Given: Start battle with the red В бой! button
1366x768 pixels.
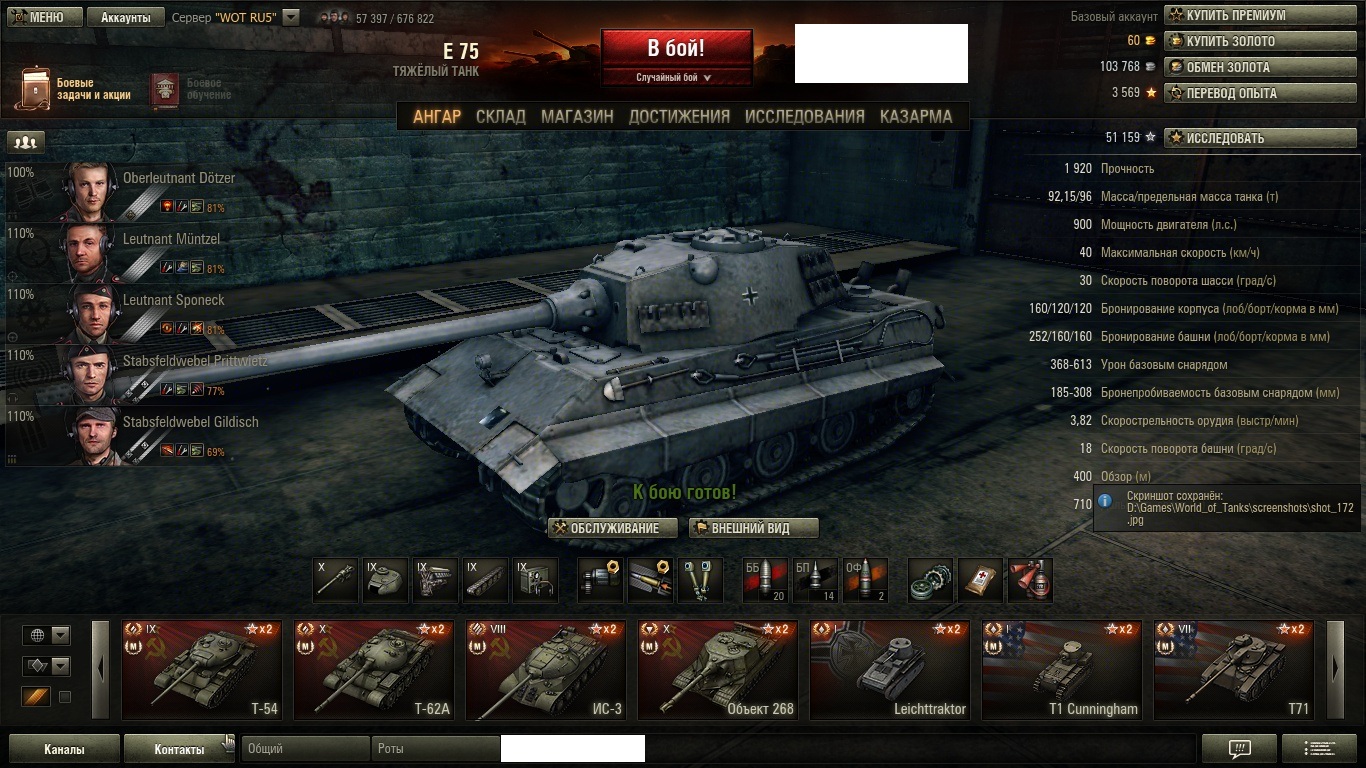Looking at the screenshot, I should (x=676, y=48).
